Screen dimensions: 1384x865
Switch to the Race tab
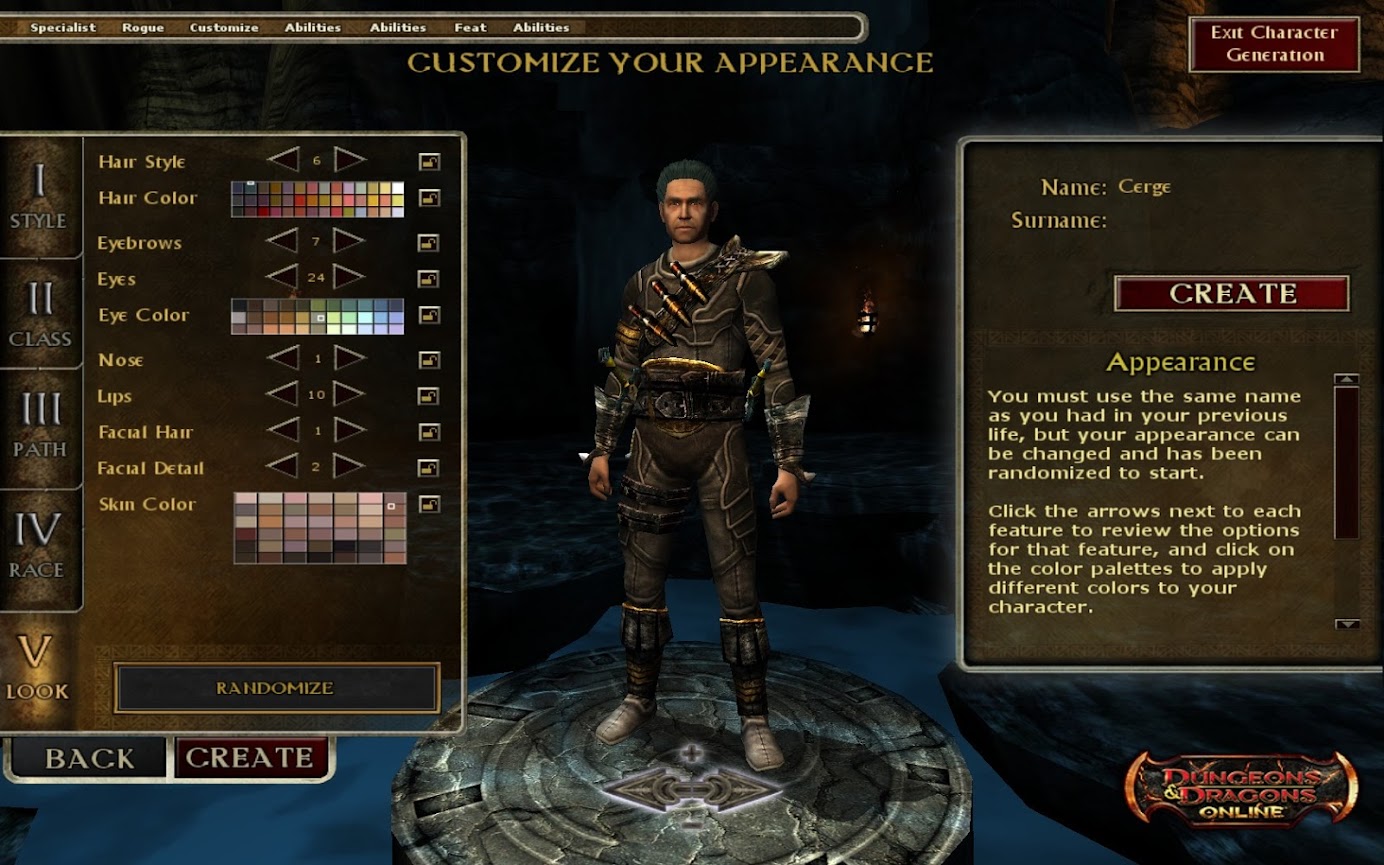pyautogui.click(x=38, y=545)
